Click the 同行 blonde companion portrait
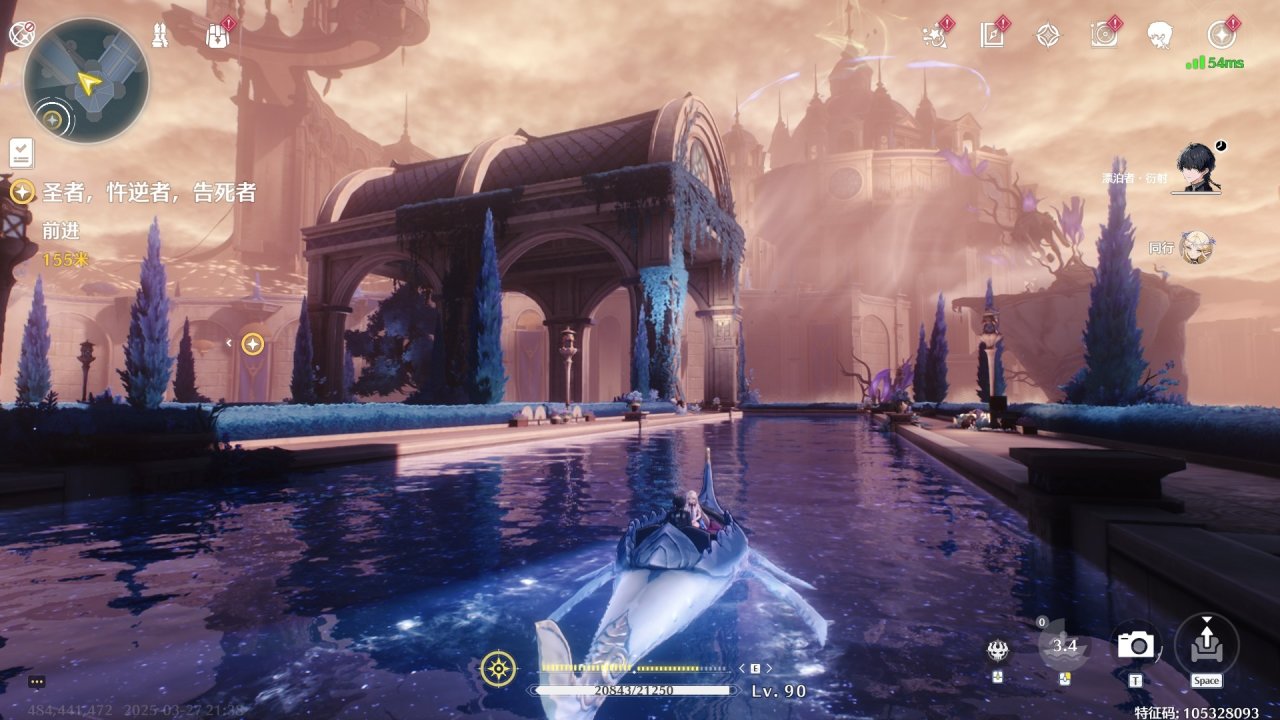Image resolution: width=1280 pixels, height=720 pixels. (1196, 246)
